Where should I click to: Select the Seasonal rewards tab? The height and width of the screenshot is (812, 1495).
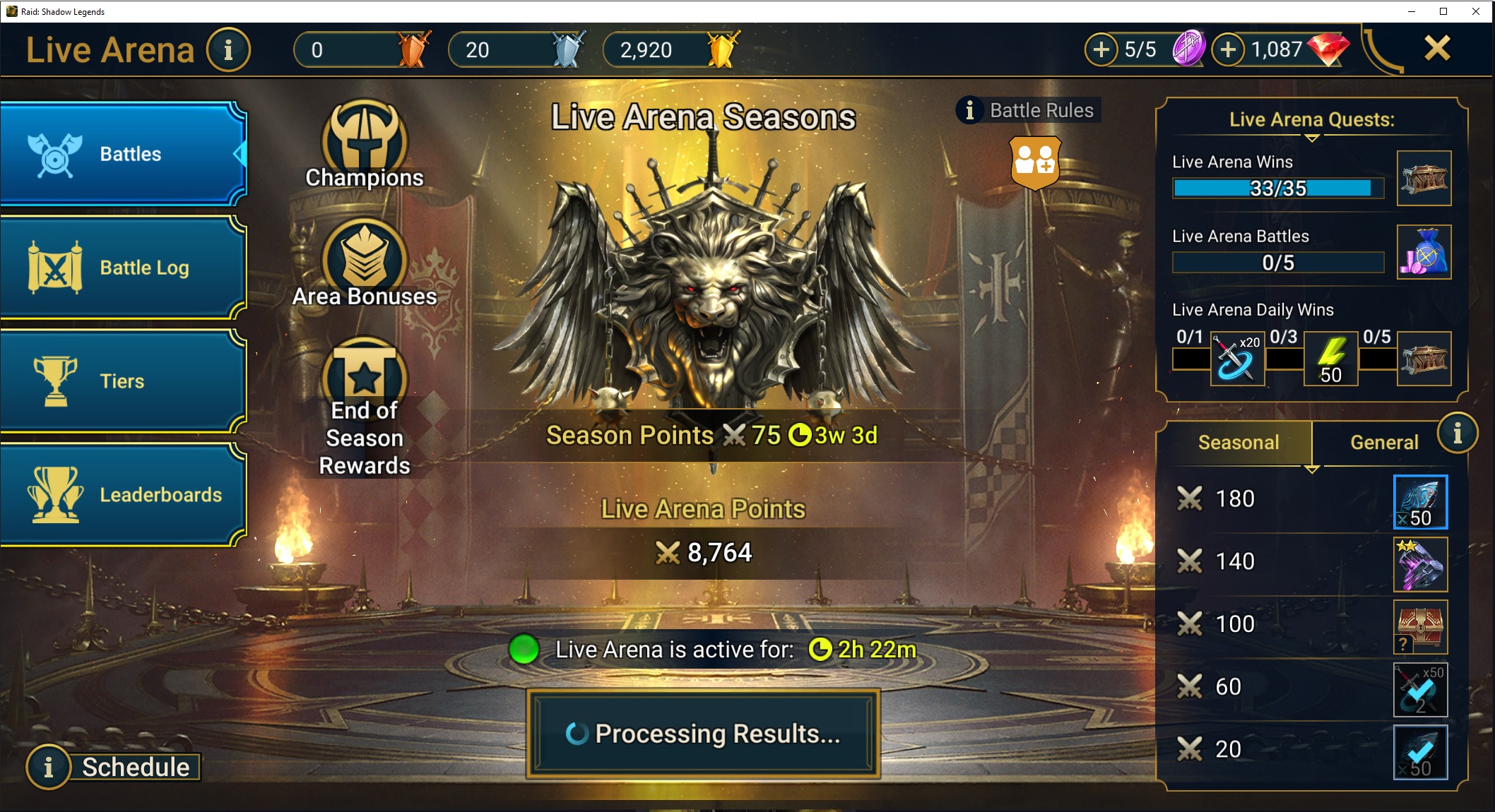(x=1239, y=443)
